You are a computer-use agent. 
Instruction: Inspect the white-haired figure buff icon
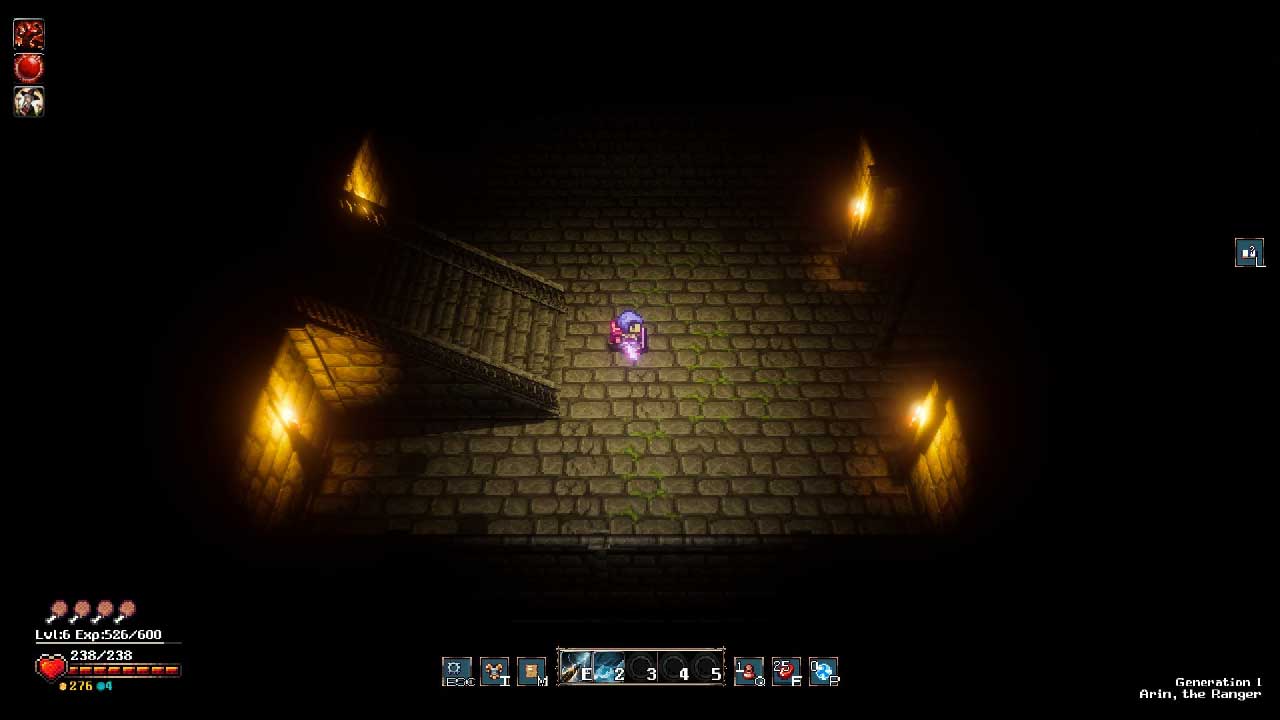(29, 101)
